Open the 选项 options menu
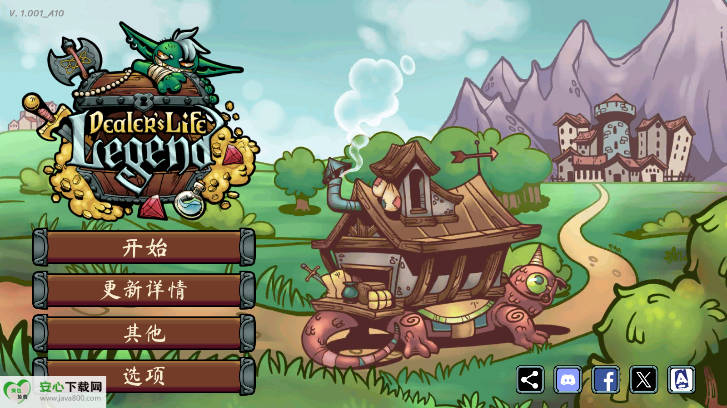 coord(144,375)
